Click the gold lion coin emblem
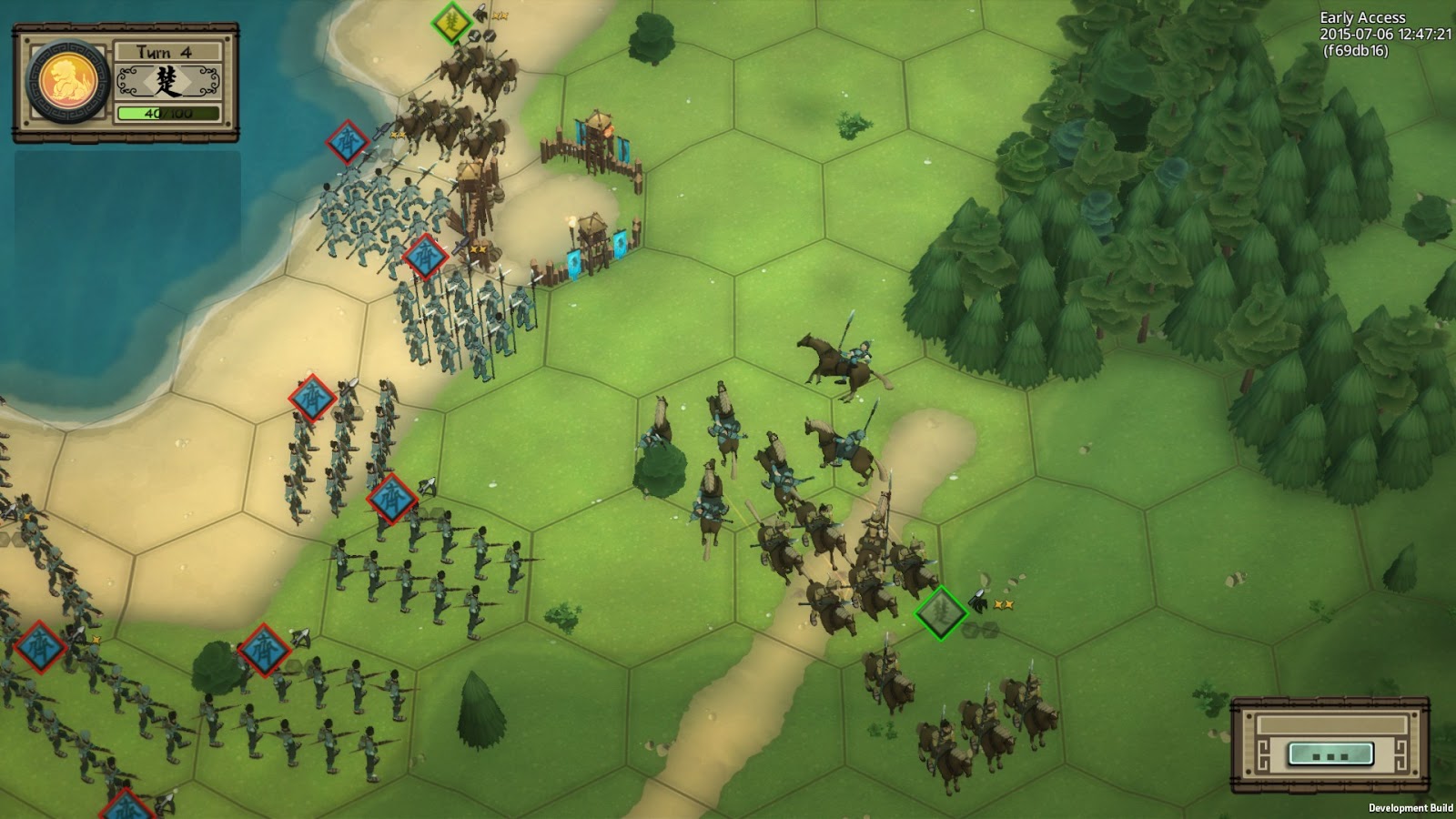Image resolution: width=1456 pixels, height=819 pixels. tap(68, 83)
